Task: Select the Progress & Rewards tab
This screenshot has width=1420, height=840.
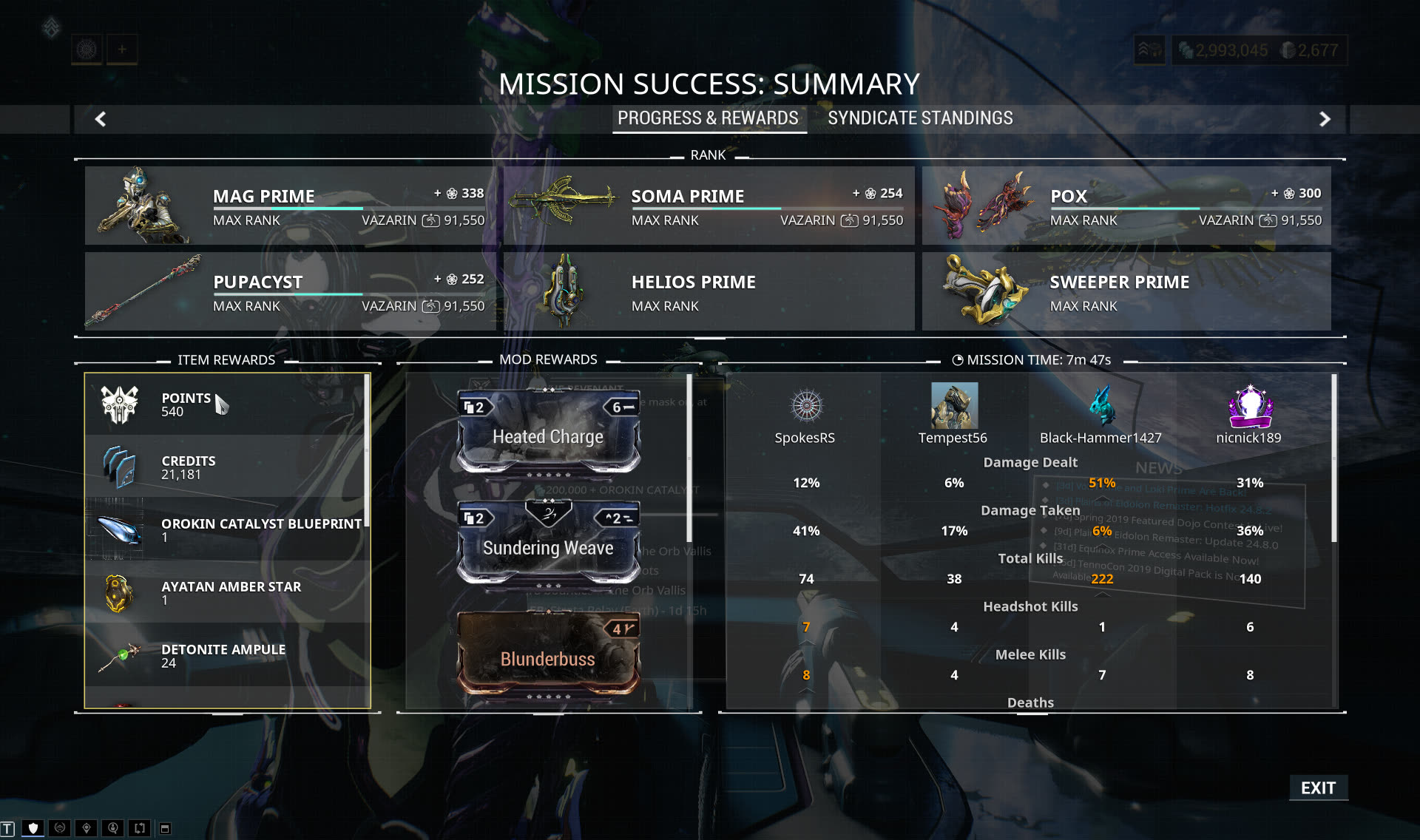Action: coord(708,118)
